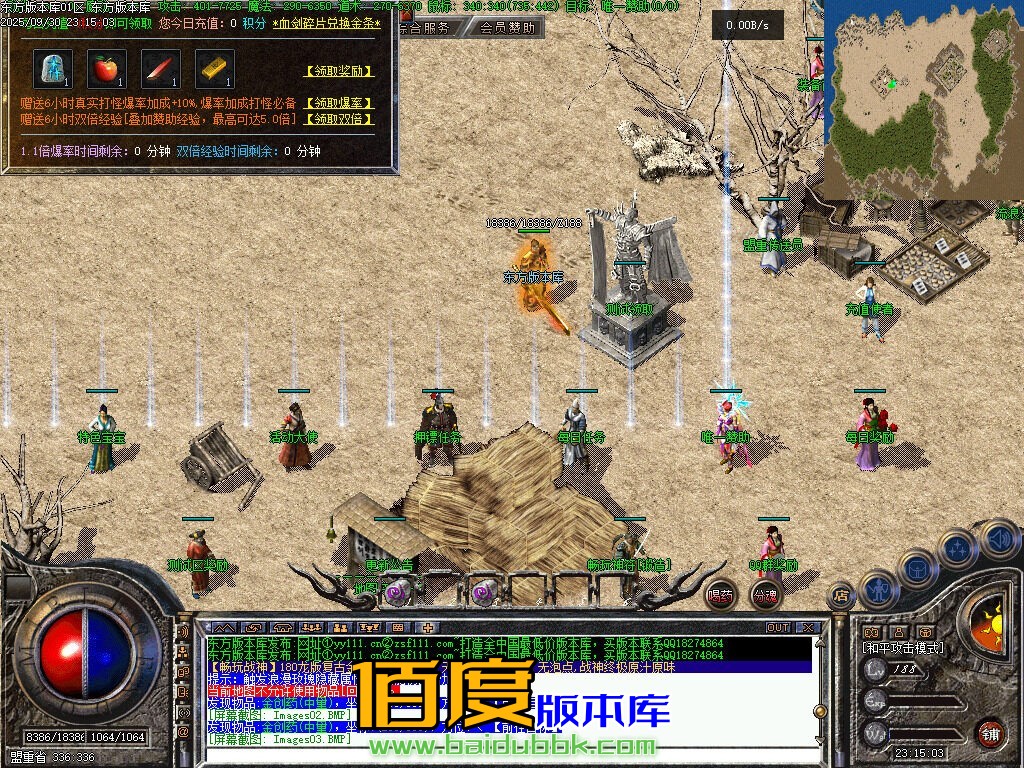Open the bag inventory round icon
The width and height of the screenshot is (1024, 768).
pyautogui.click(x=916, y=569)
